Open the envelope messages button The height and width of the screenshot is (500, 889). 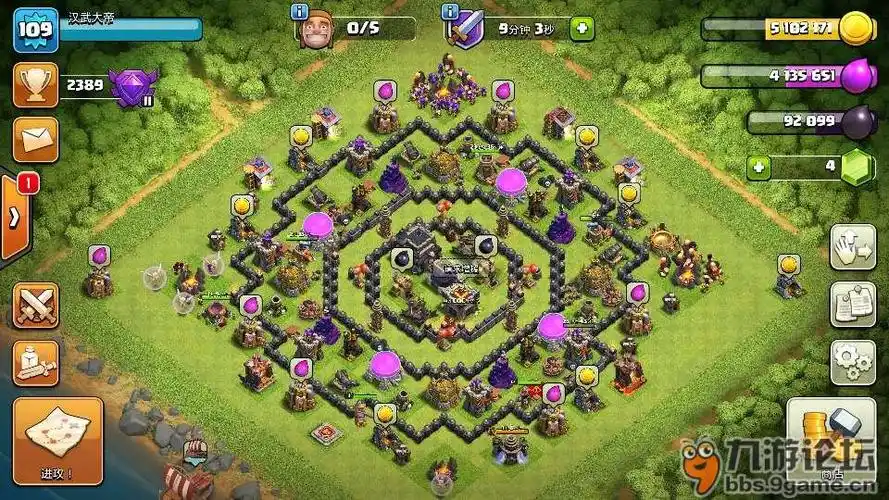coord(35,140)
